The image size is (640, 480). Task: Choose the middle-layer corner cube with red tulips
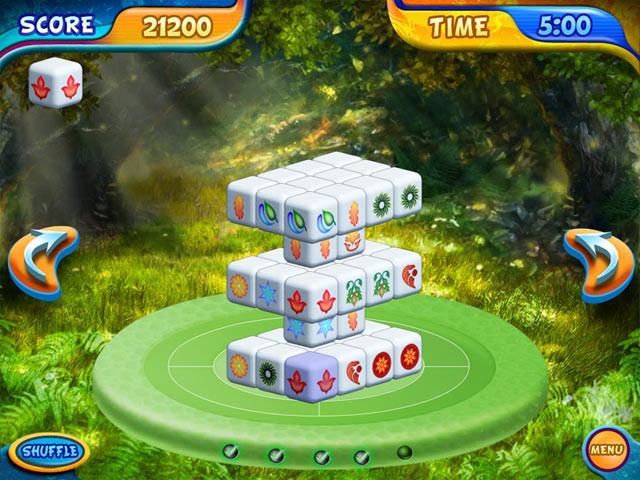(x=311, y=301)
